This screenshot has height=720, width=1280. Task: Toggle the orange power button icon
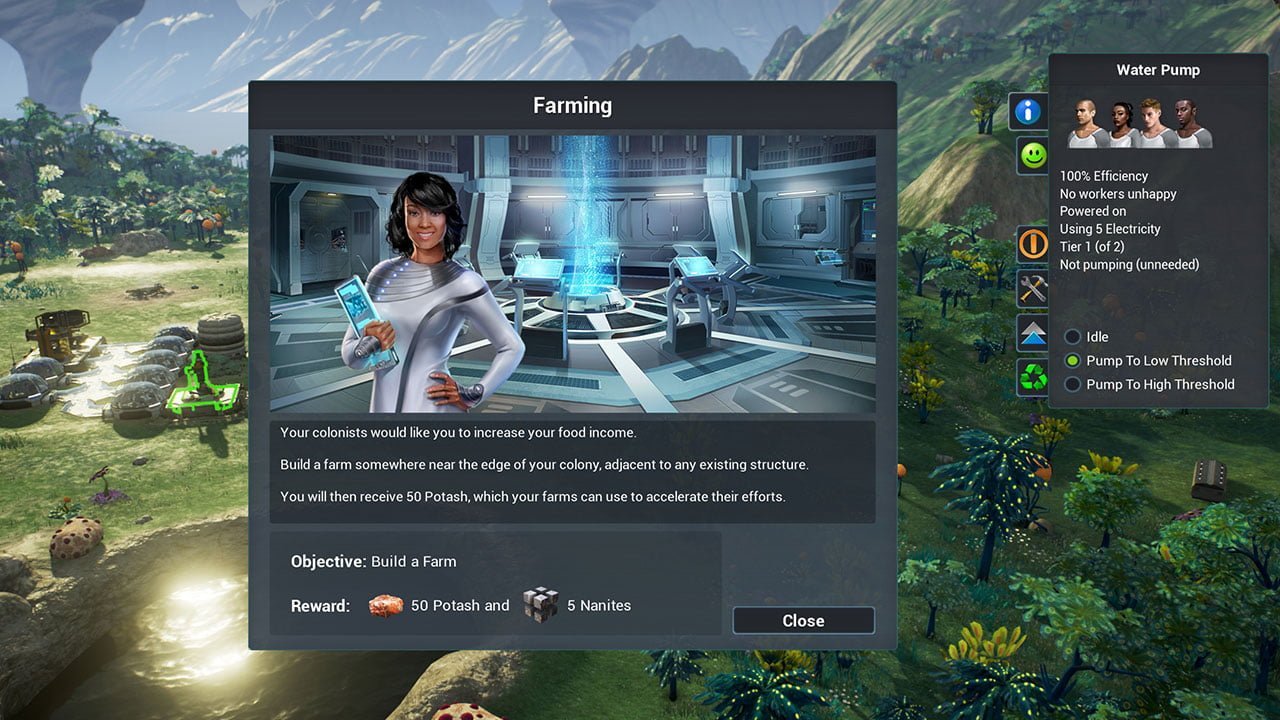1033,243
